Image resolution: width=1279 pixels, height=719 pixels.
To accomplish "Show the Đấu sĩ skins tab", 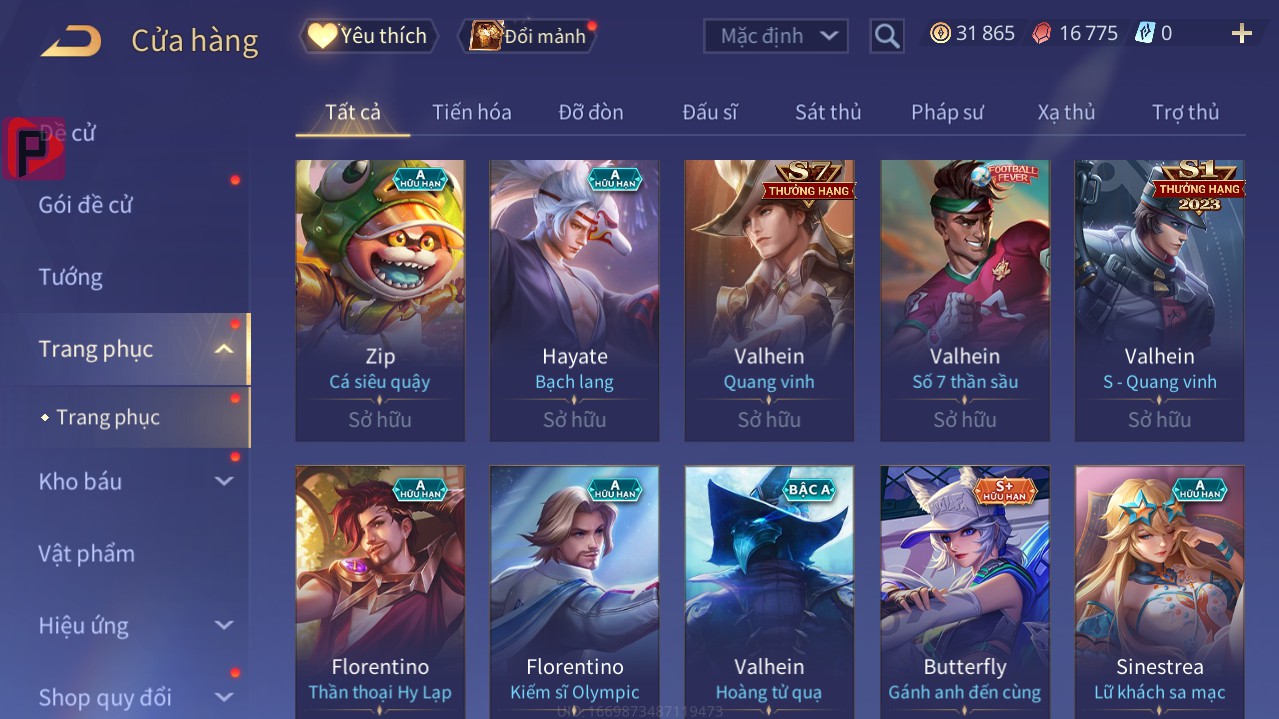I will [x=709, y=112].
